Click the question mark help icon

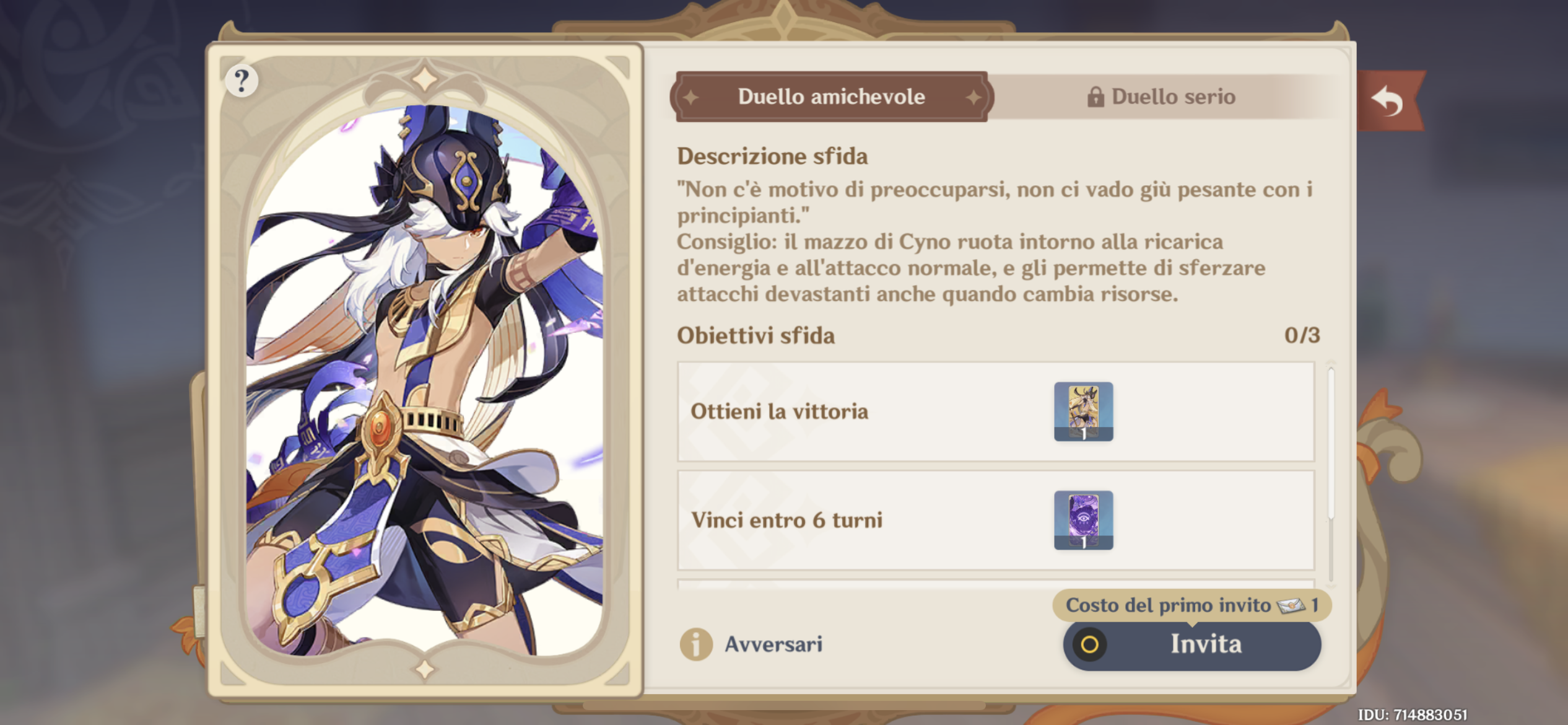242,80
